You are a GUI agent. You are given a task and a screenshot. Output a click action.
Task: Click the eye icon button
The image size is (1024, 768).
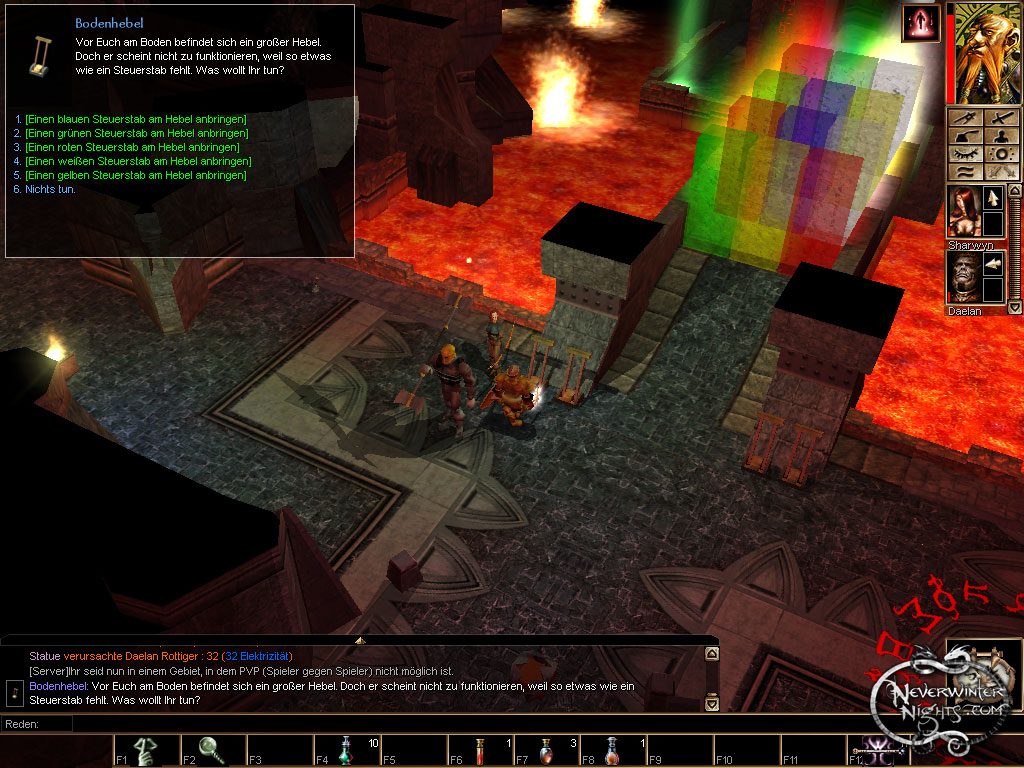pos(965,155)
